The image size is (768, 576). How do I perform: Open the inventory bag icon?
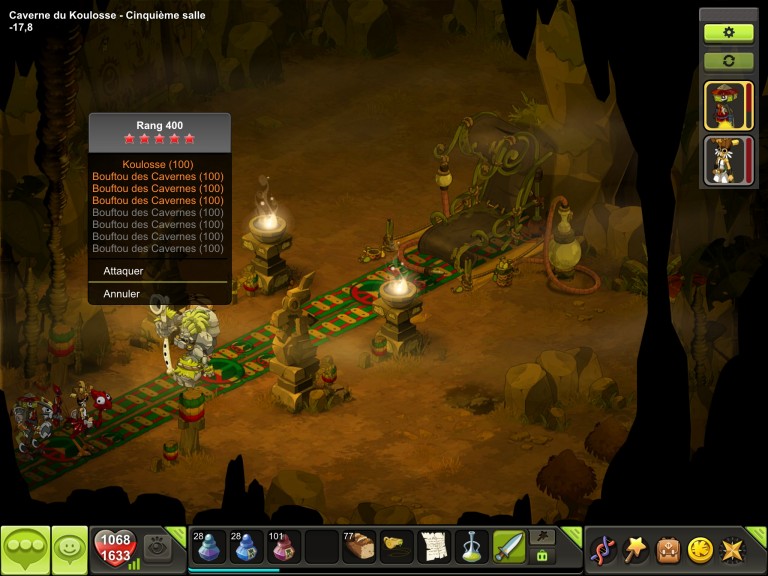coord(667,549)
